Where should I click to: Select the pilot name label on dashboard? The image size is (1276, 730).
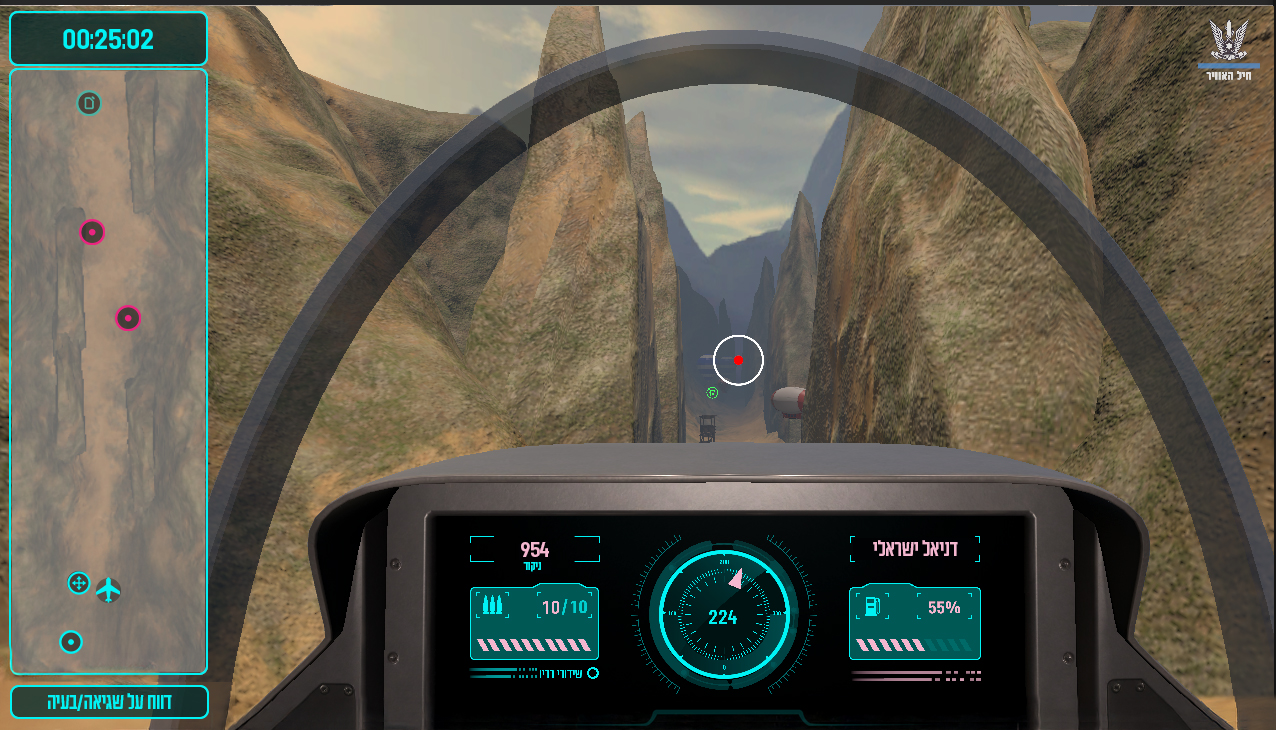pos(915,548)
